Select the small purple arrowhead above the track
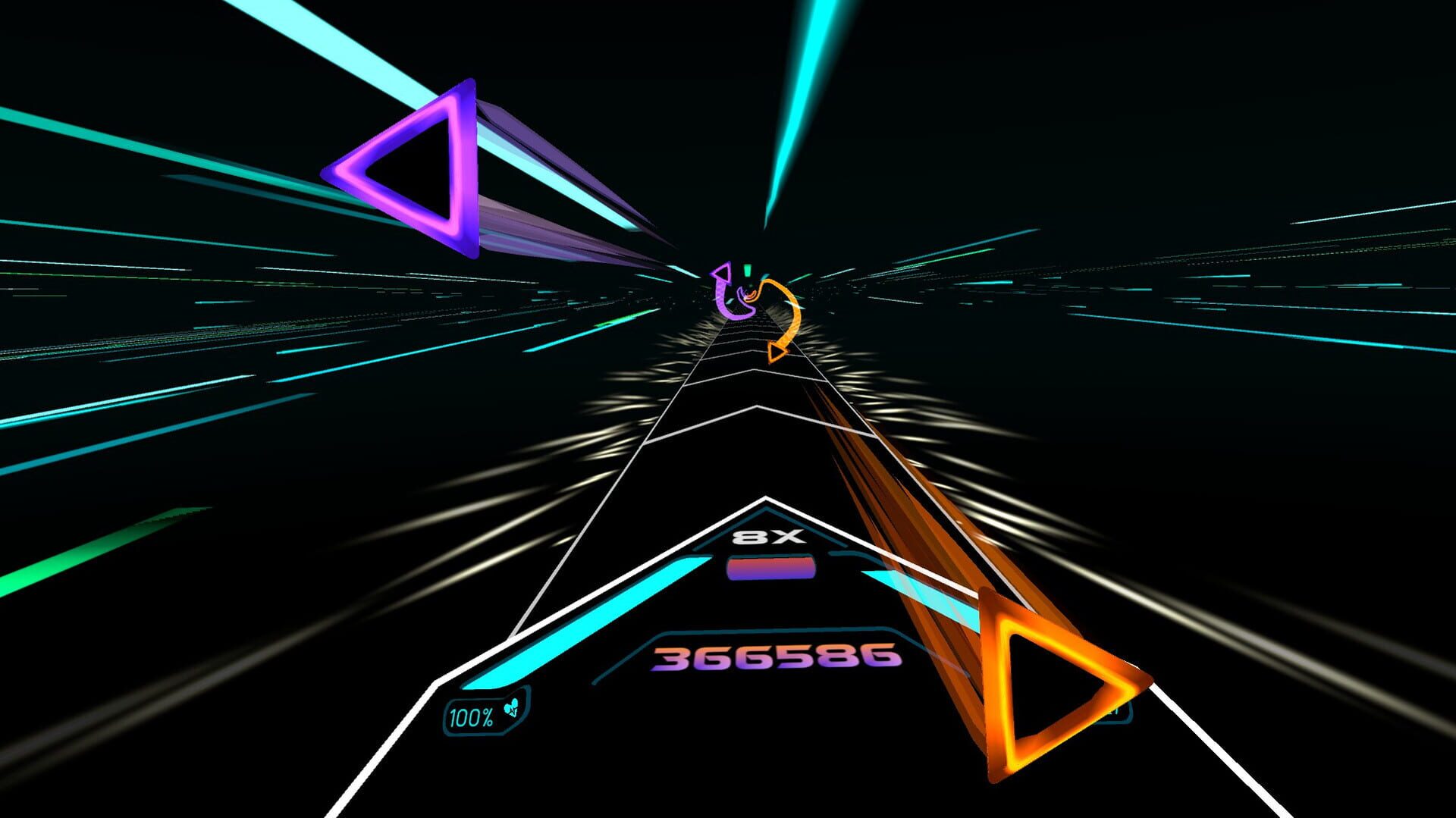Image resolution: width=1456 pixels, height=818 pixels. [720, 273]
